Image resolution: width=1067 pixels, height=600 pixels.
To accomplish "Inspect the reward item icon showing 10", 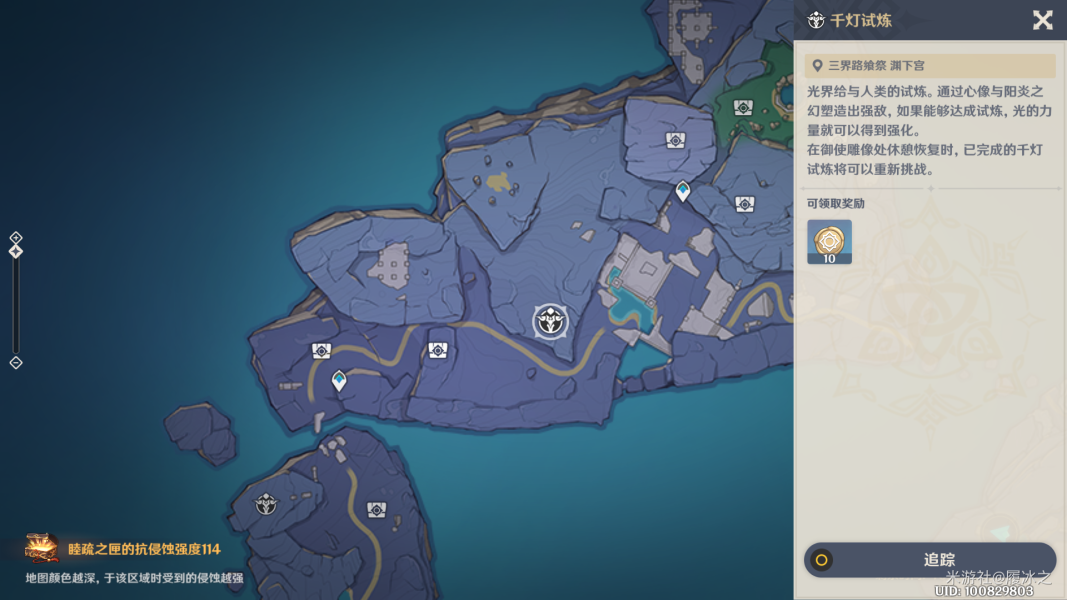I will pos(829,242).
